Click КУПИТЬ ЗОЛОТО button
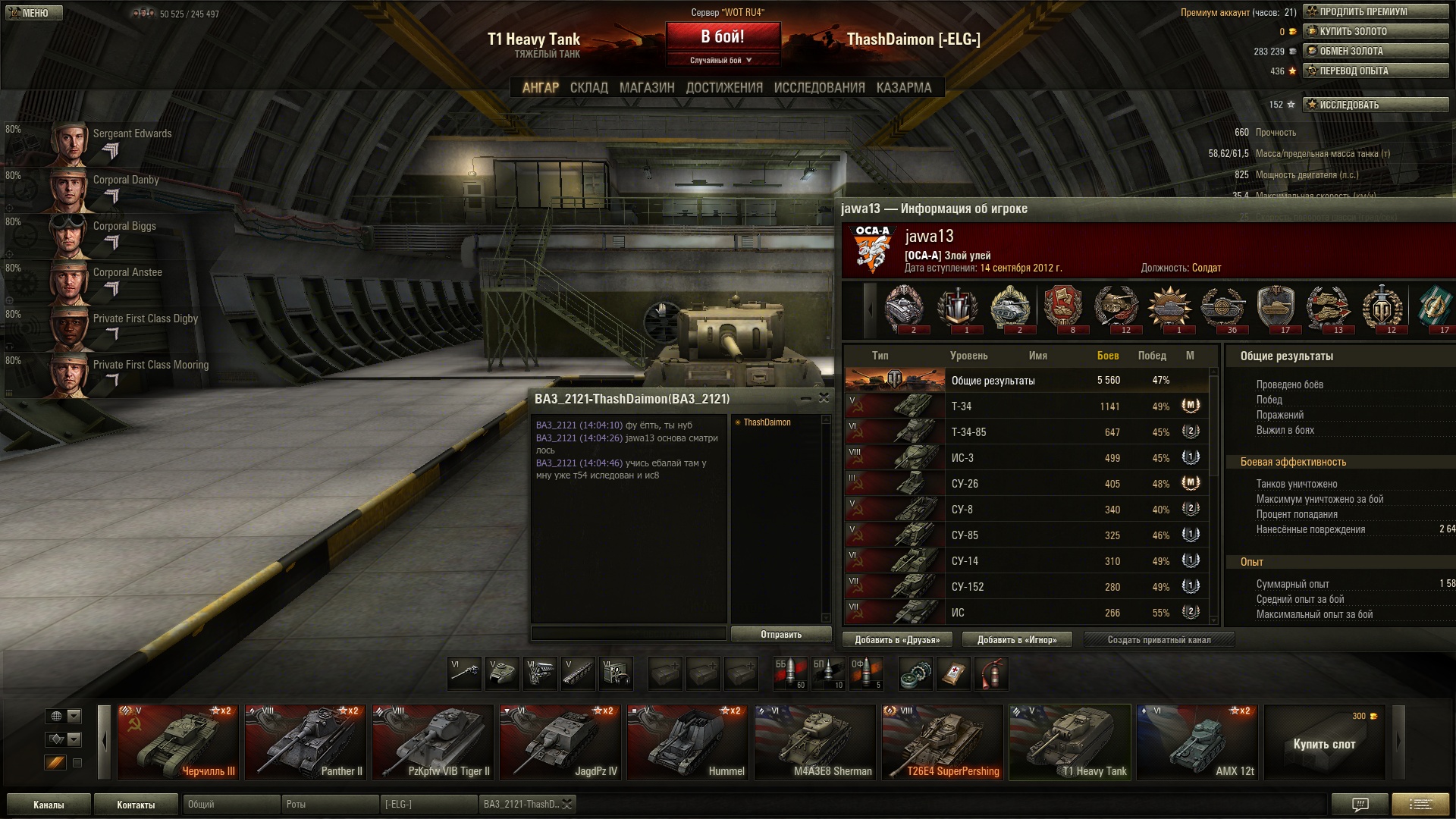This screenshot has height=819, width=1456. tap(1375, 31)
